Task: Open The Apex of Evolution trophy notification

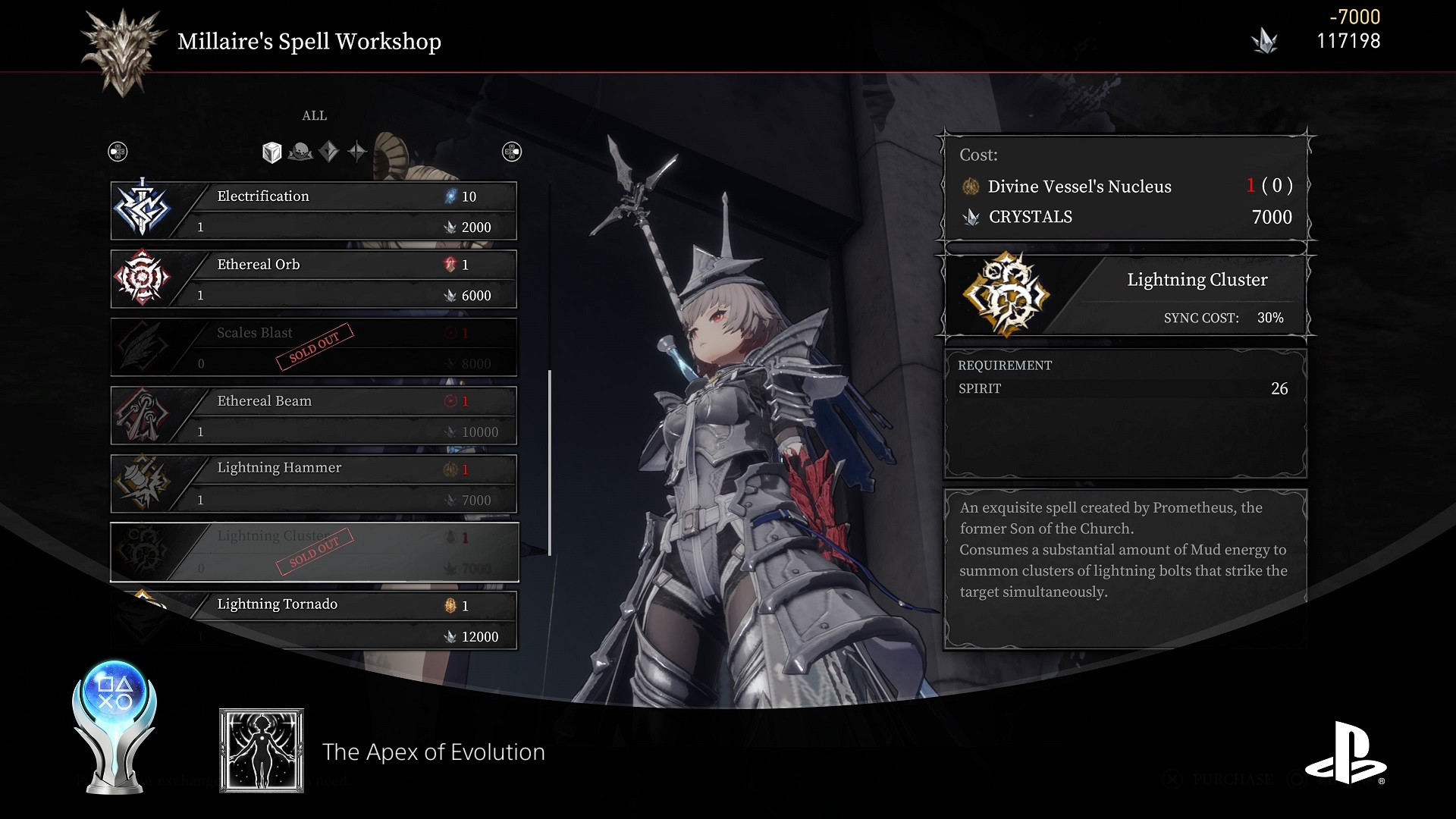Action: 433,752
